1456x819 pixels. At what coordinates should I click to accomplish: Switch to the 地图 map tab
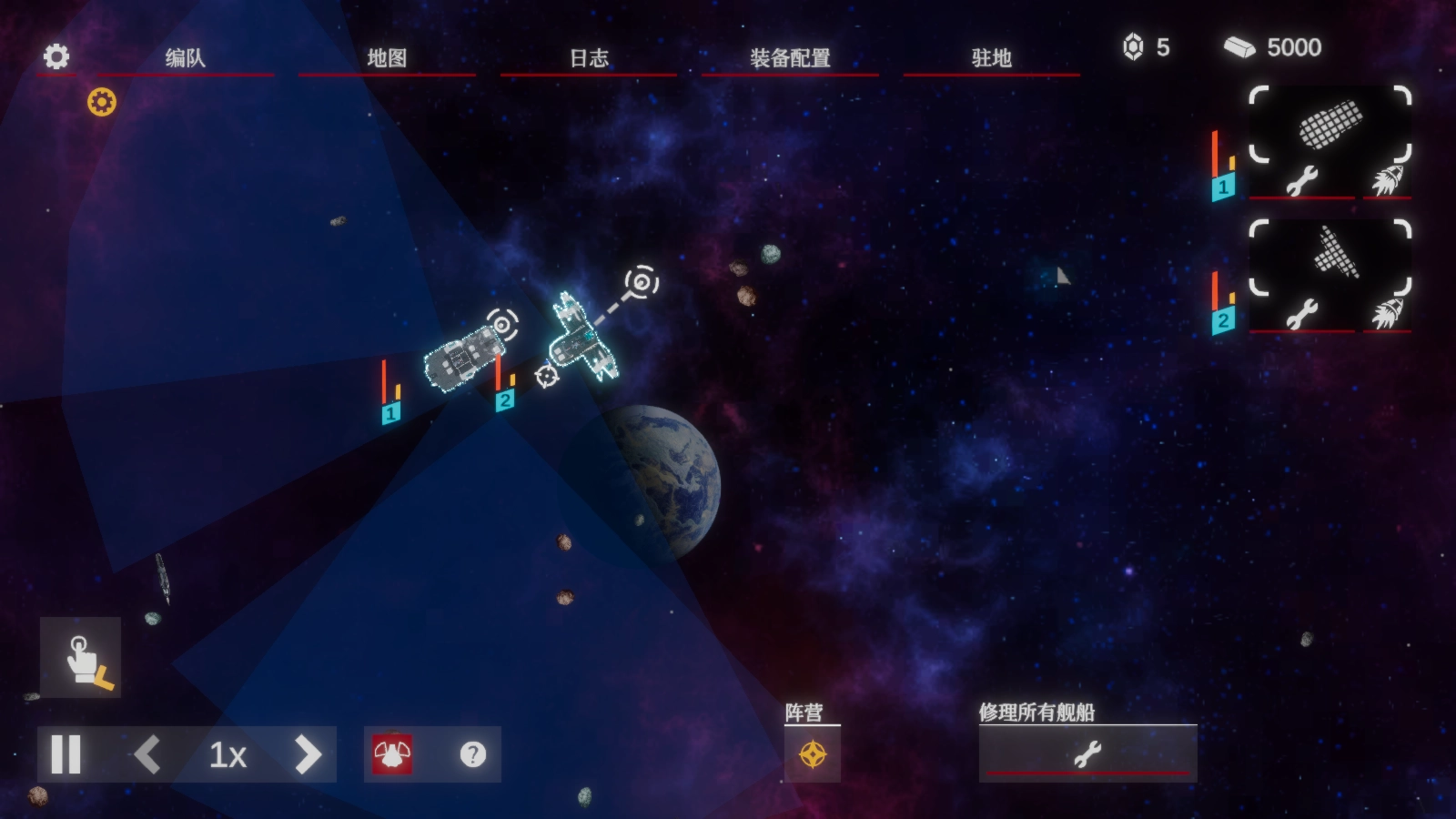(387, 58)
